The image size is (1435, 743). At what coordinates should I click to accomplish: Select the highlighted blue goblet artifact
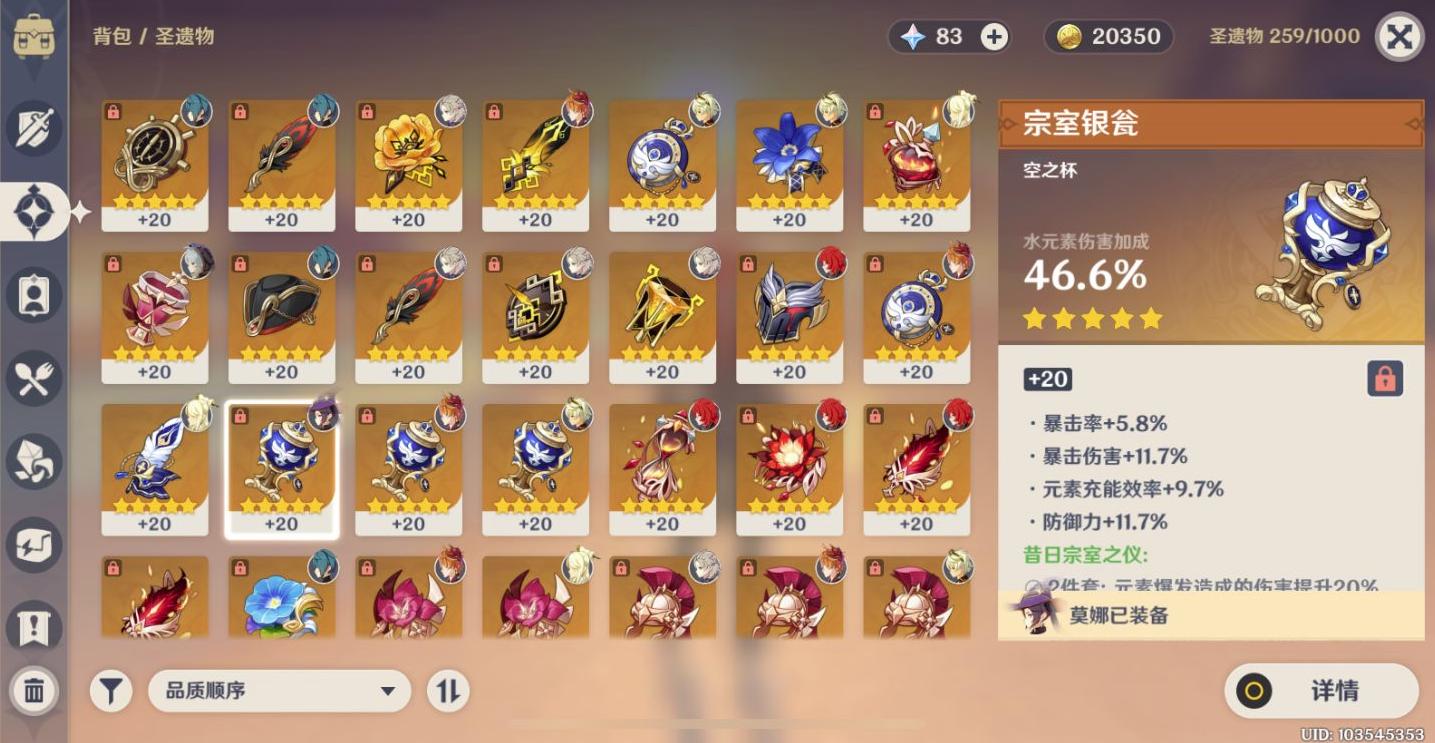tap(281, 465)
